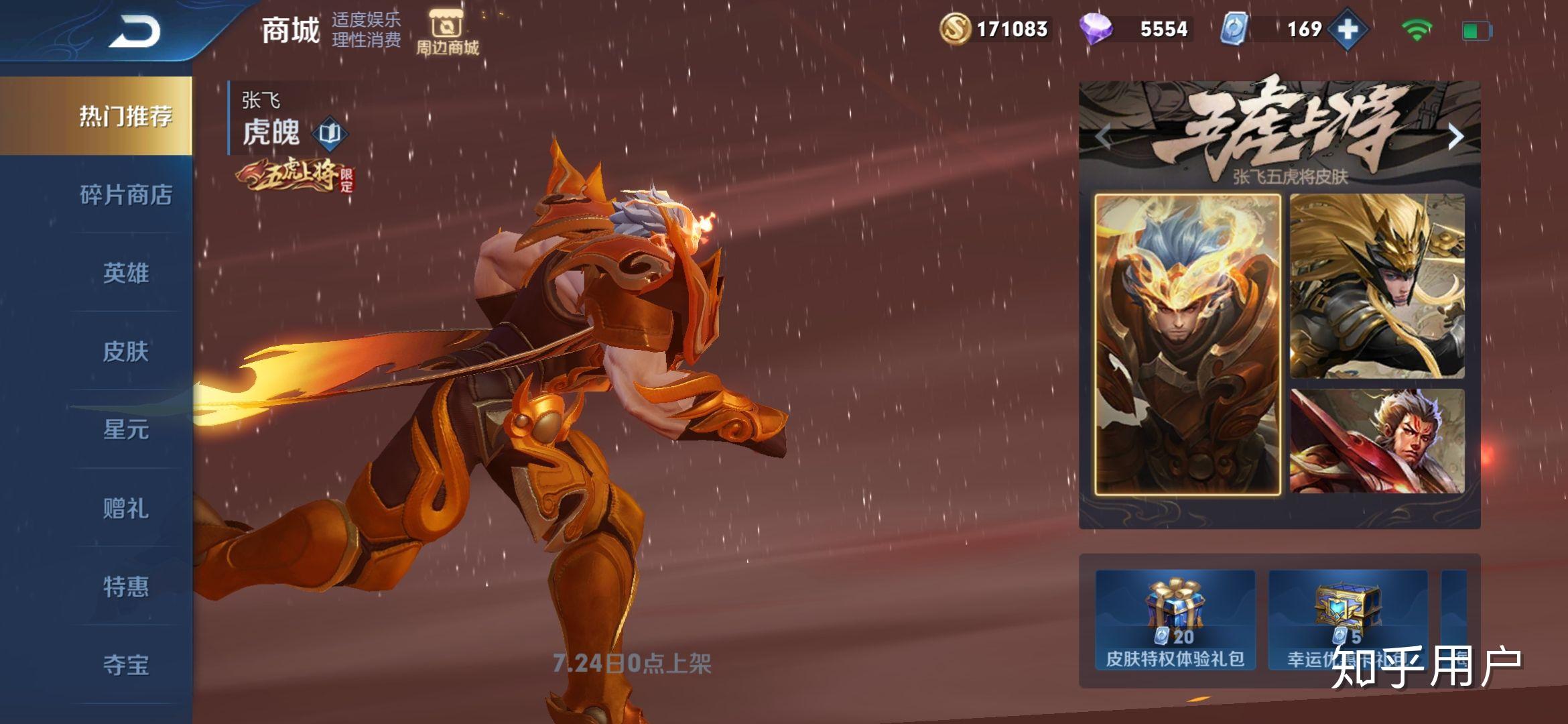
Task: Select the red-armored hero skin thumbnail
Action: pos(1377,441)
